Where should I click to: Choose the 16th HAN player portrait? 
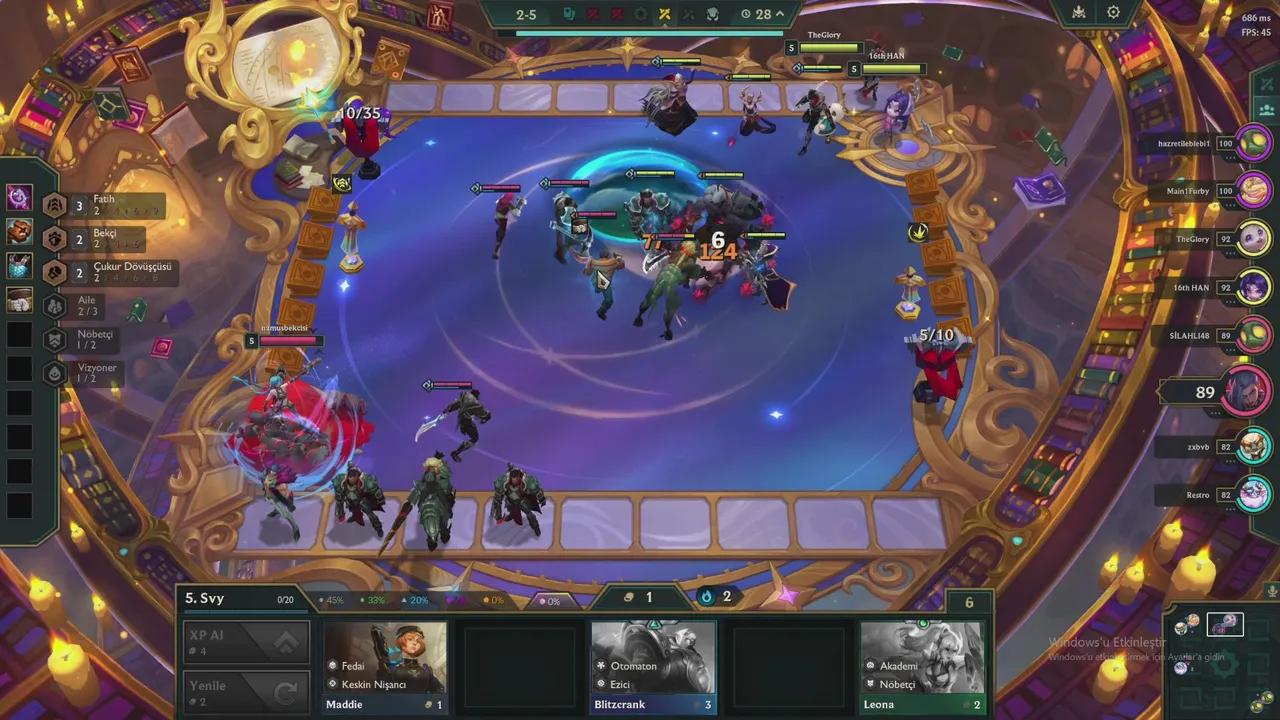coord(1253,288)
